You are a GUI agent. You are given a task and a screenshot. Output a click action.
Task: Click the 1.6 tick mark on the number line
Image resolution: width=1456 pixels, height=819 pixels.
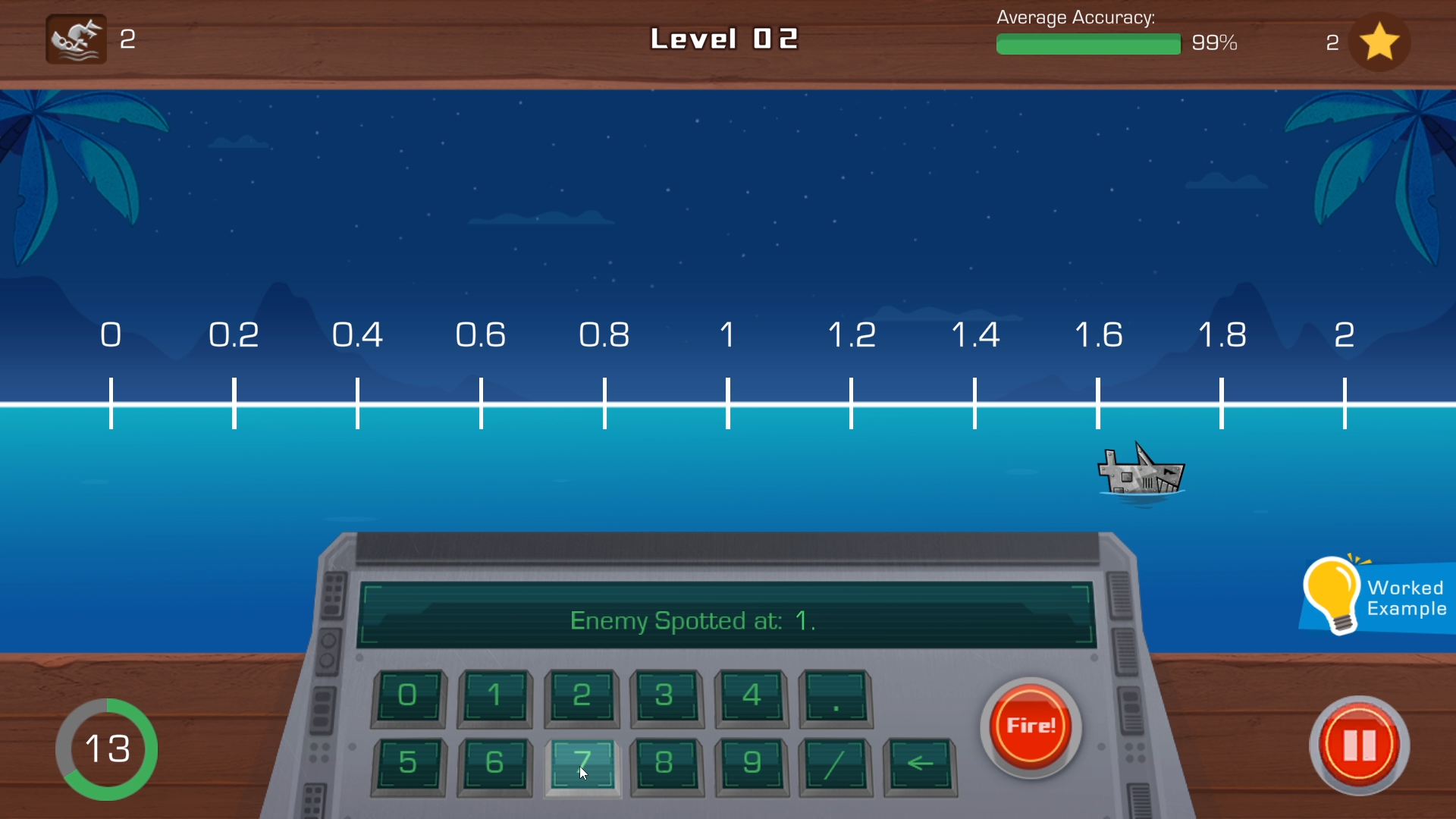(1099, 402)
